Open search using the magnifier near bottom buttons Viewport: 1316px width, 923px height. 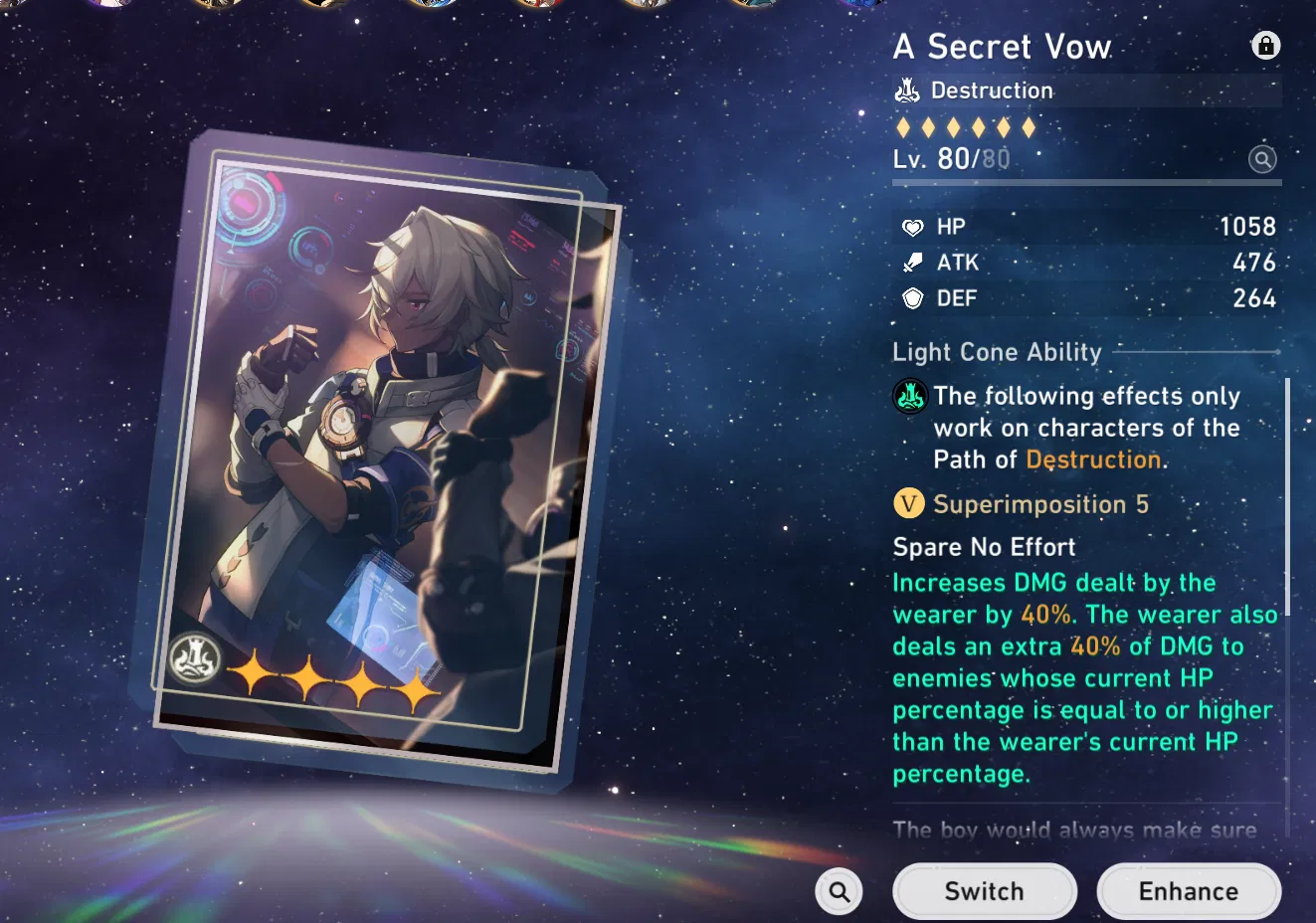click(839, 891)
